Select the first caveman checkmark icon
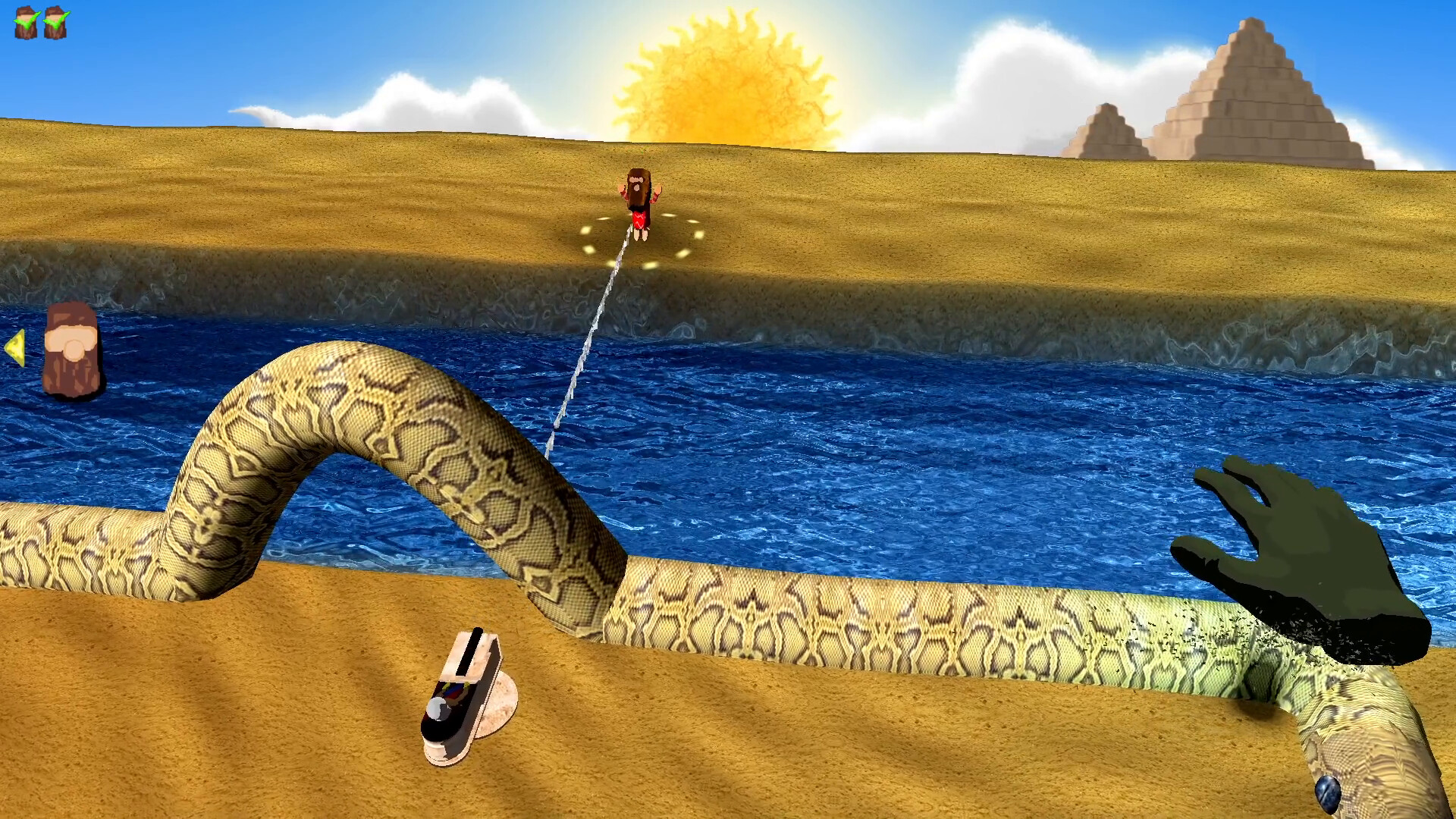1456x819 pixels. point(24,23)
